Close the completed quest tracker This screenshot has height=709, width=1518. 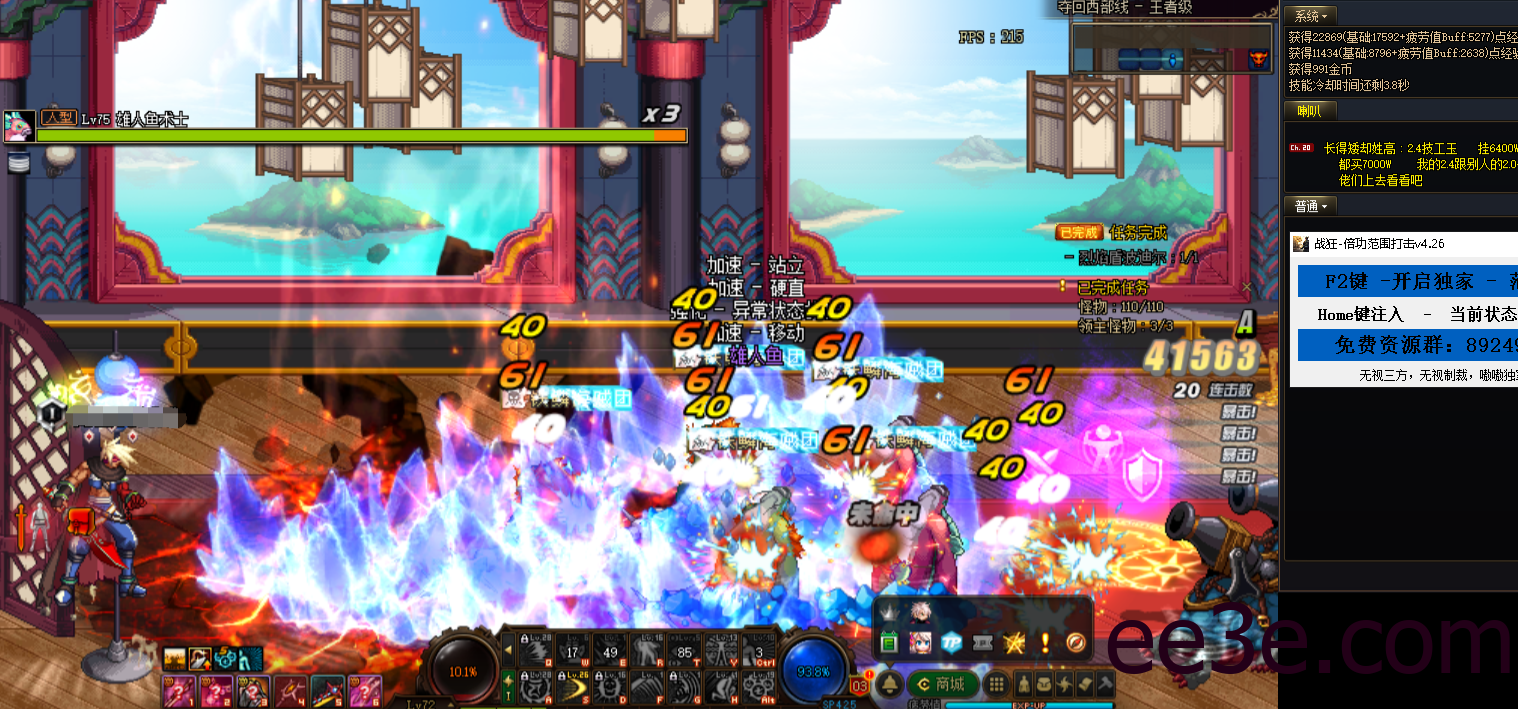point(1246,288)
